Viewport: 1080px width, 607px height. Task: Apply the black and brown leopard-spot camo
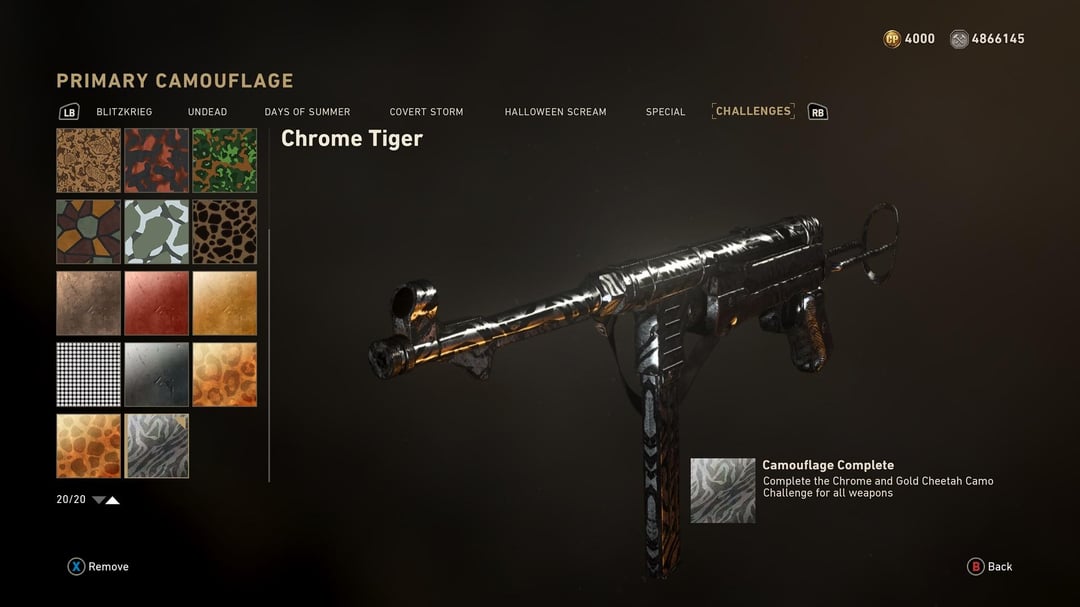[x=224, y=231]
